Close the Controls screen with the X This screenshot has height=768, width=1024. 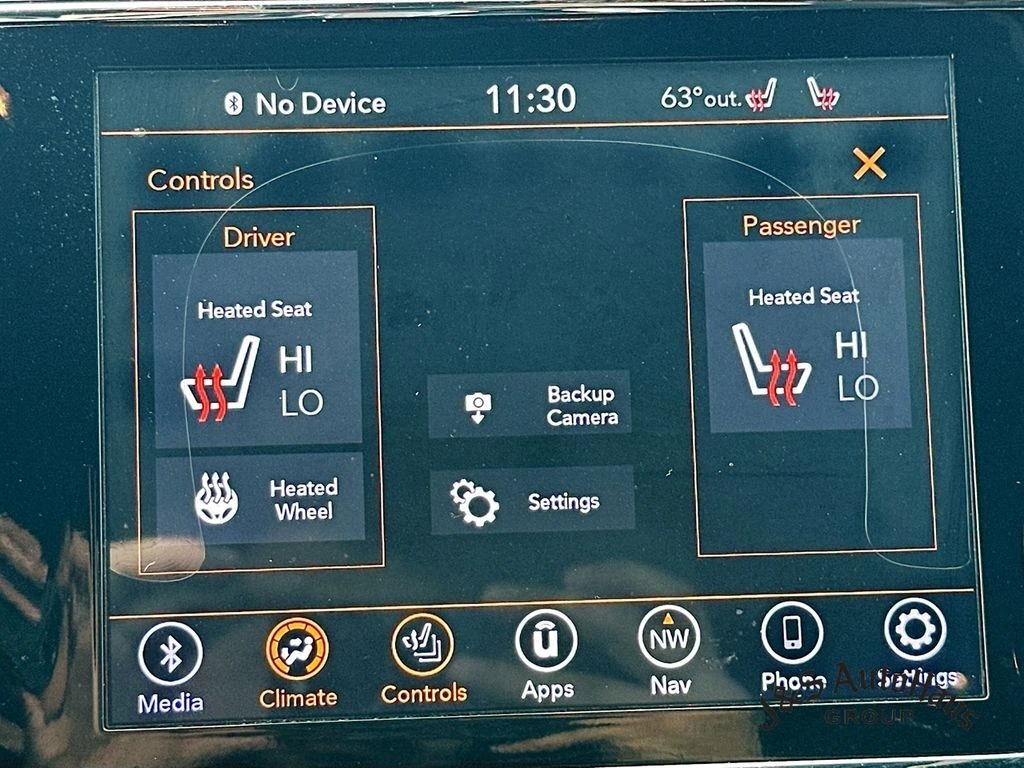(869, 163)
